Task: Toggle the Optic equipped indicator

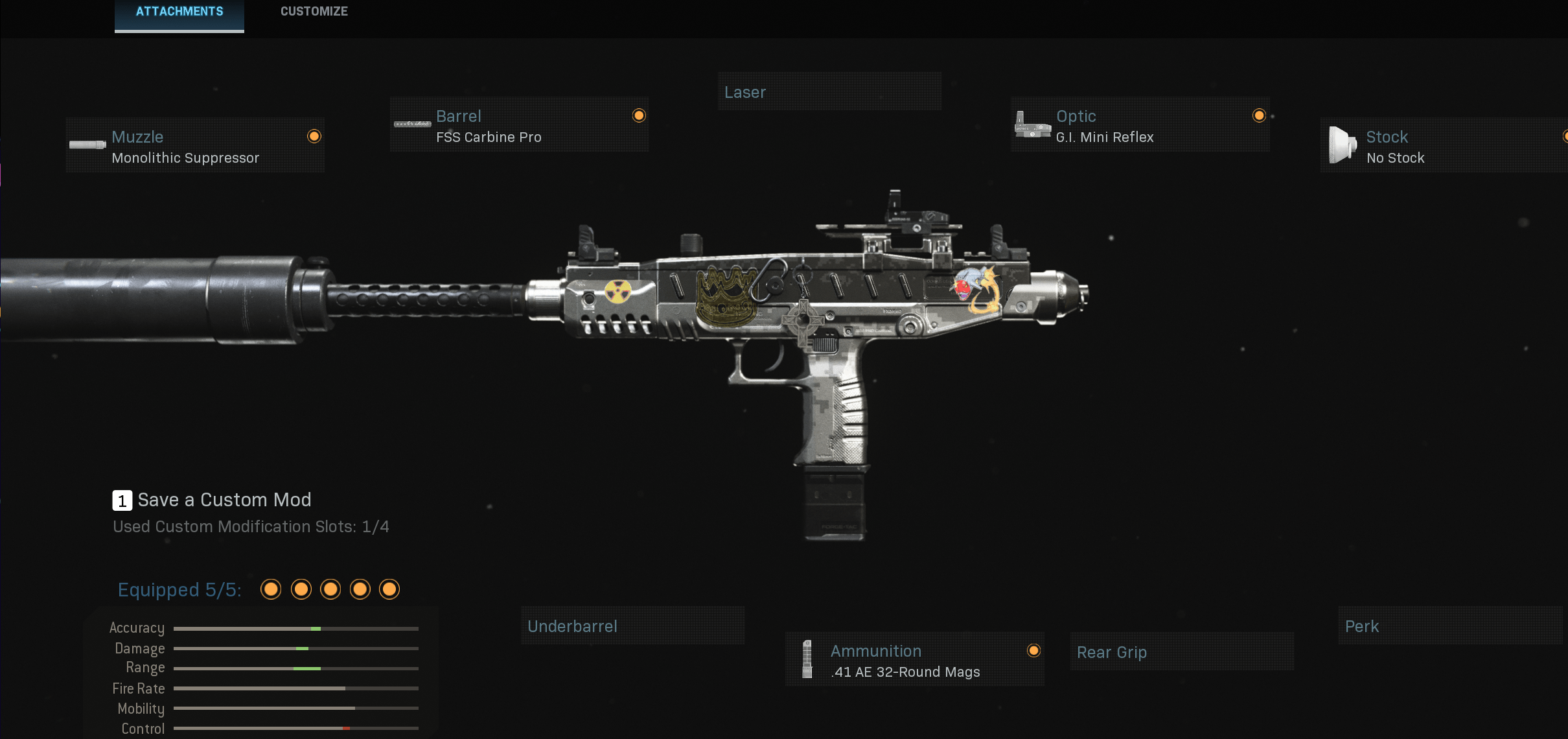Action: tap(1258, 115)
